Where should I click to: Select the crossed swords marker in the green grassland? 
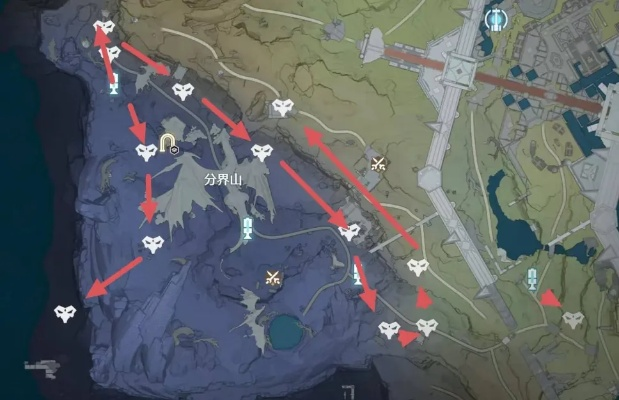379,163
